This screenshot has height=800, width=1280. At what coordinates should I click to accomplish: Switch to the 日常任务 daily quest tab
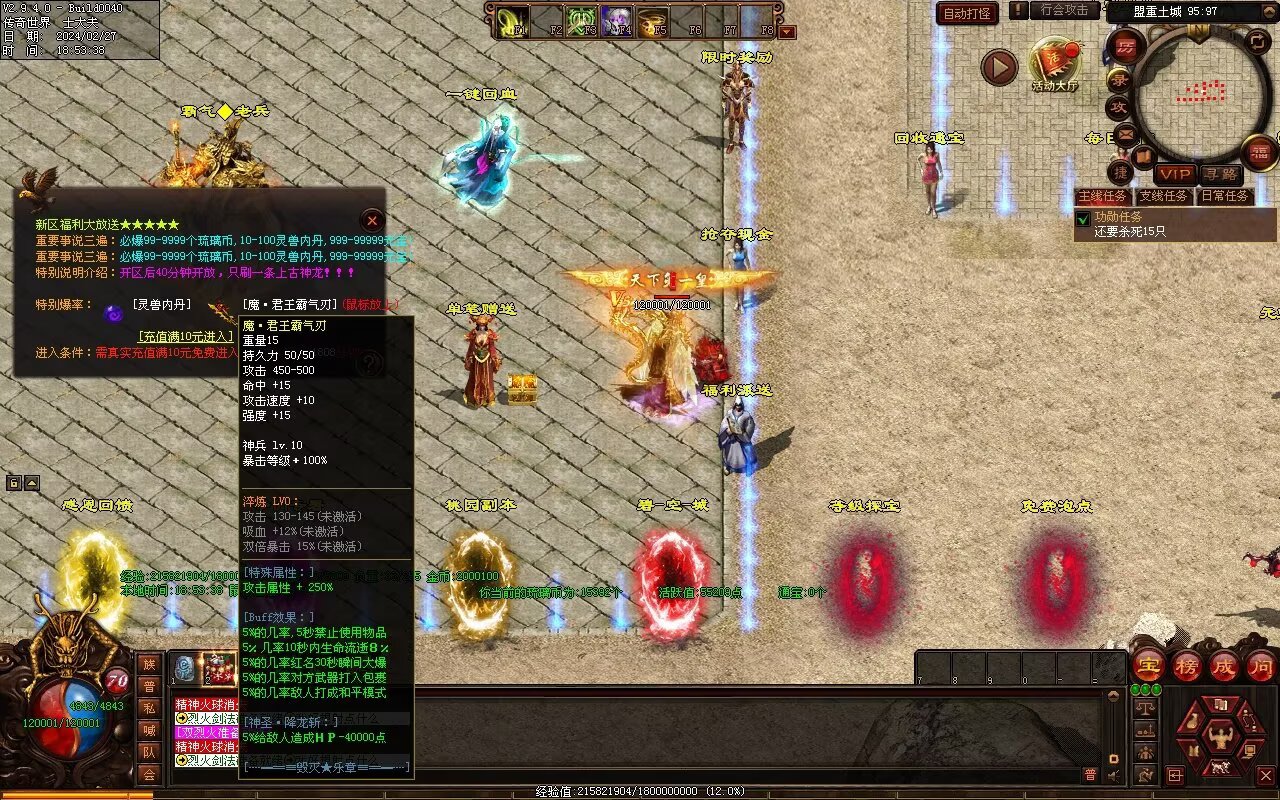(x=1225, y=196)
